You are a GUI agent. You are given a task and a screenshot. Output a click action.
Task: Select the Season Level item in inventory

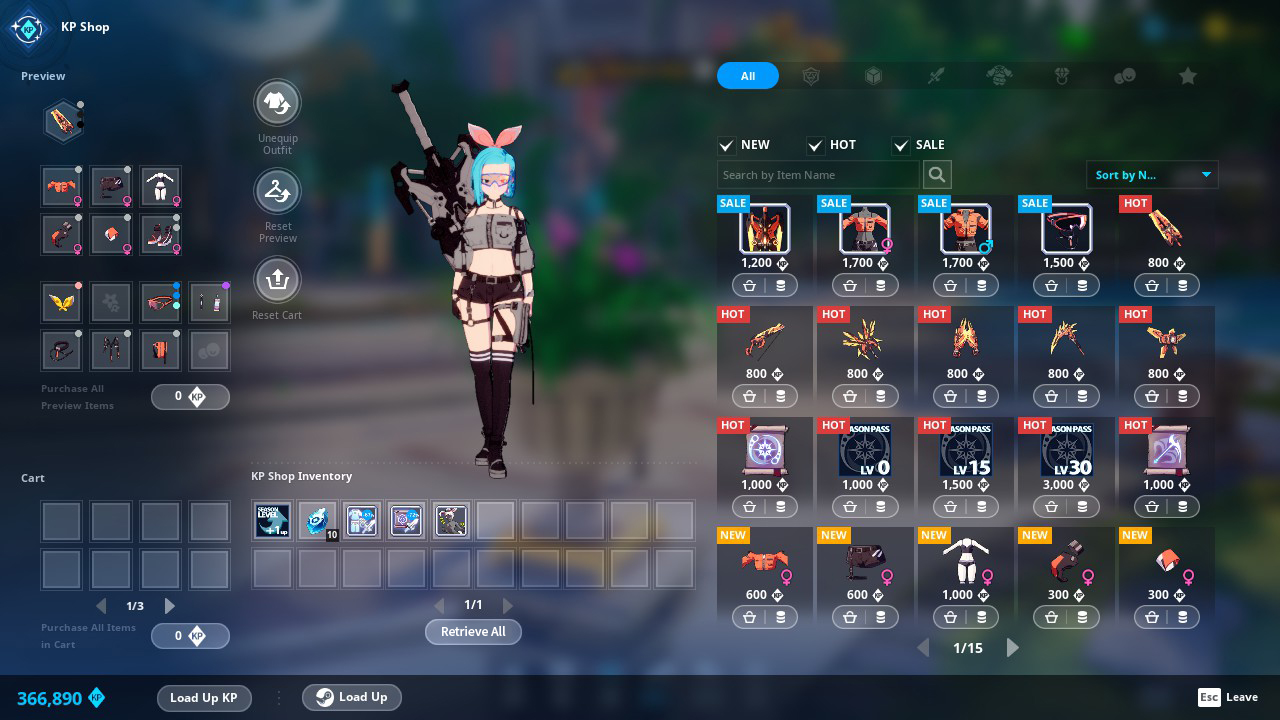[x=272, y=521]
